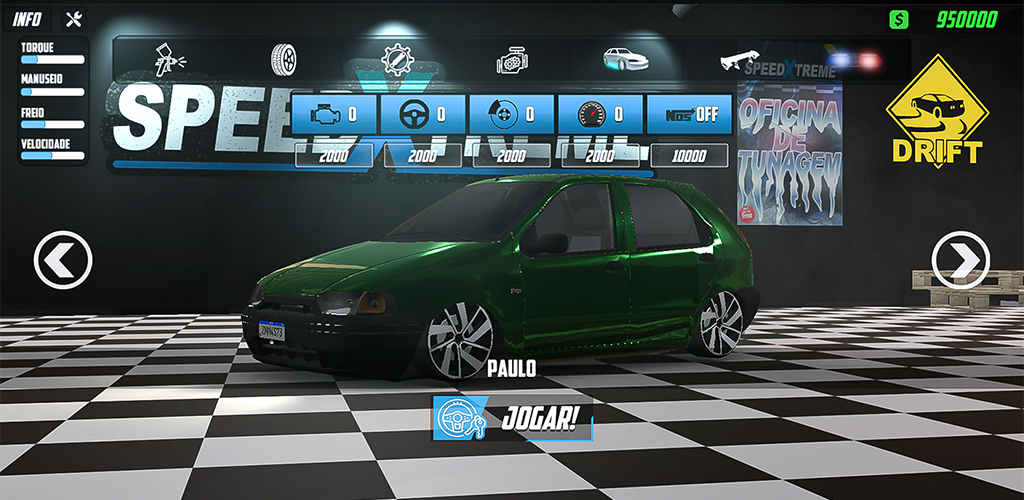This screenshot has height=500, width=1024.
Task: Switch to the wheel and tire category
Action: [x=285, y=59]
